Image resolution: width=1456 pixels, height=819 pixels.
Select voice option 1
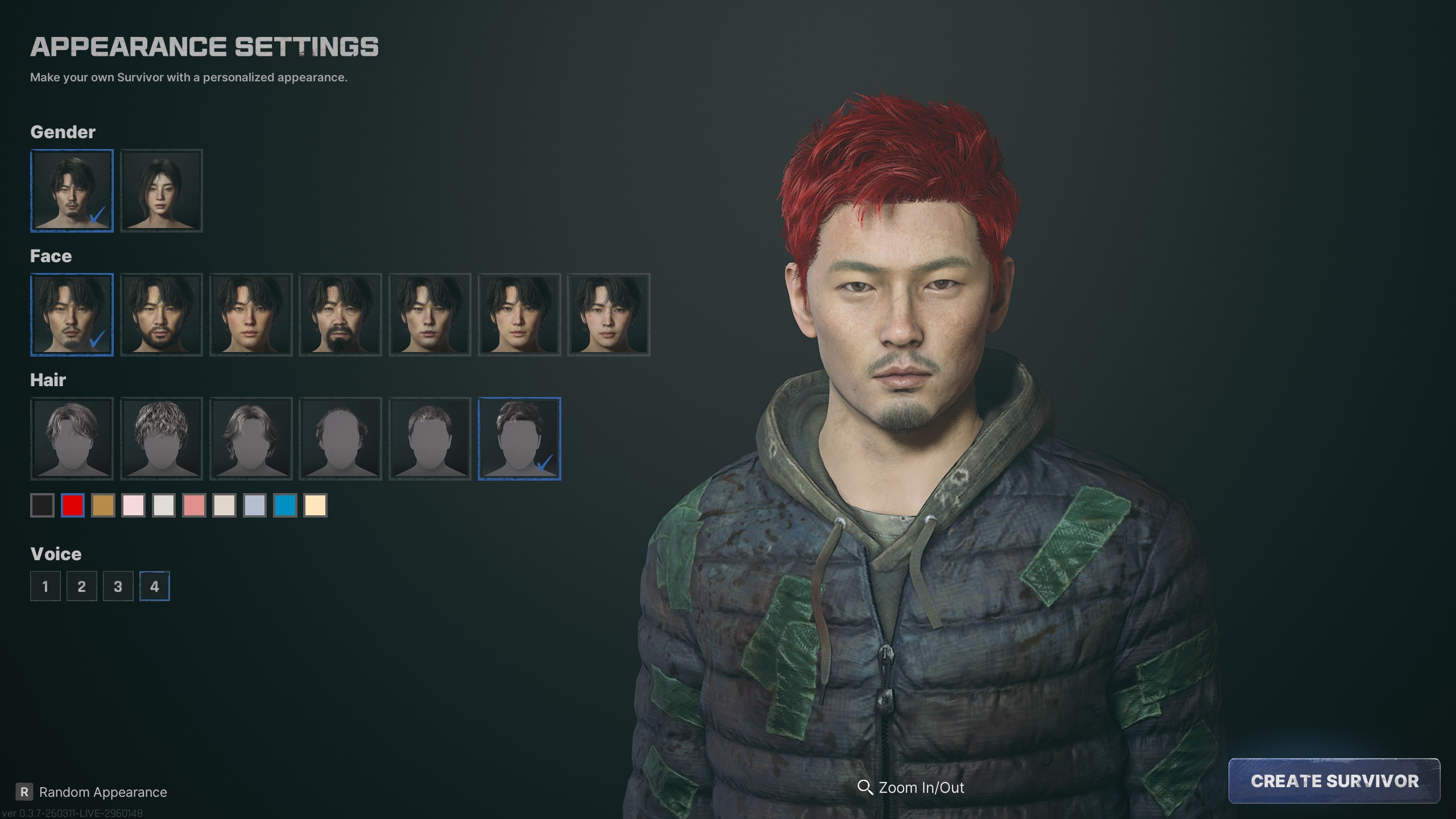point(45,586)
